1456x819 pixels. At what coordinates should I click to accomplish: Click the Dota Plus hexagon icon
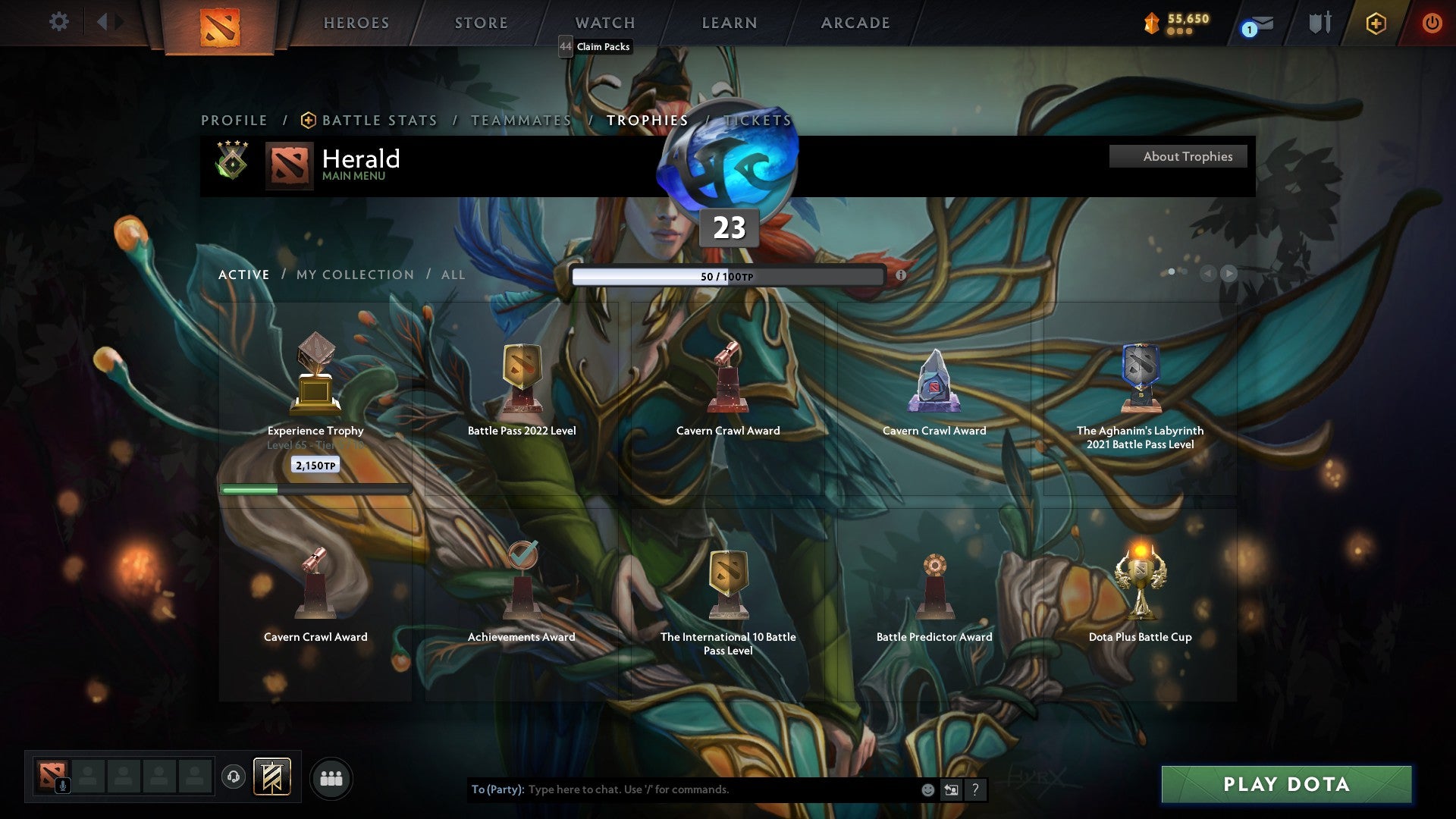pyautogui.click(x=1376, y=23)
